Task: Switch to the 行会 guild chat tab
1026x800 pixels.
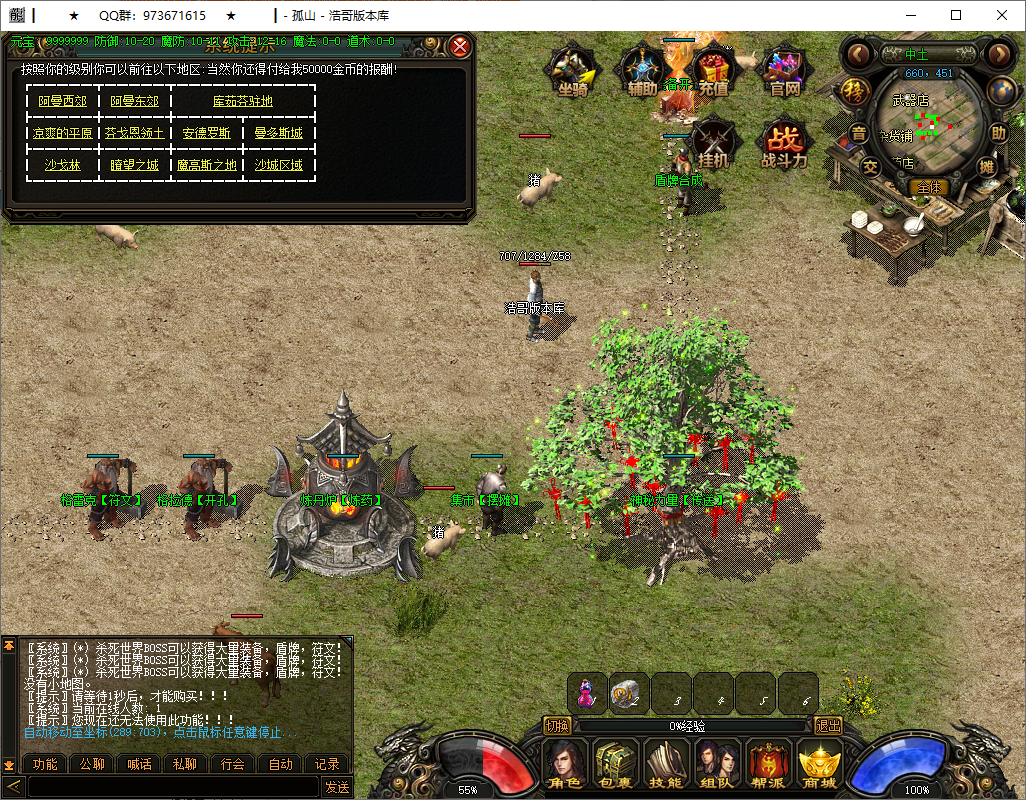Action: click(233, 764)
